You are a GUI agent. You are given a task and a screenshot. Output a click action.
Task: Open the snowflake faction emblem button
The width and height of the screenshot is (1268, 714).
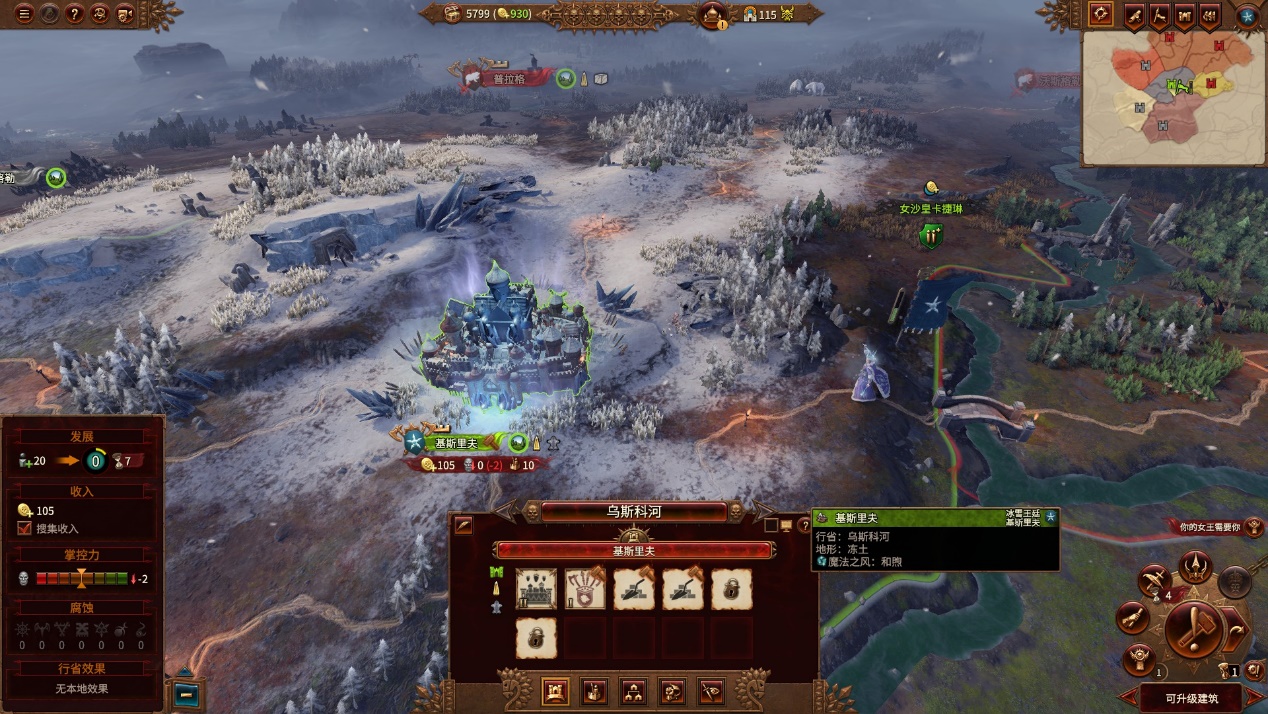(1247, 15)
